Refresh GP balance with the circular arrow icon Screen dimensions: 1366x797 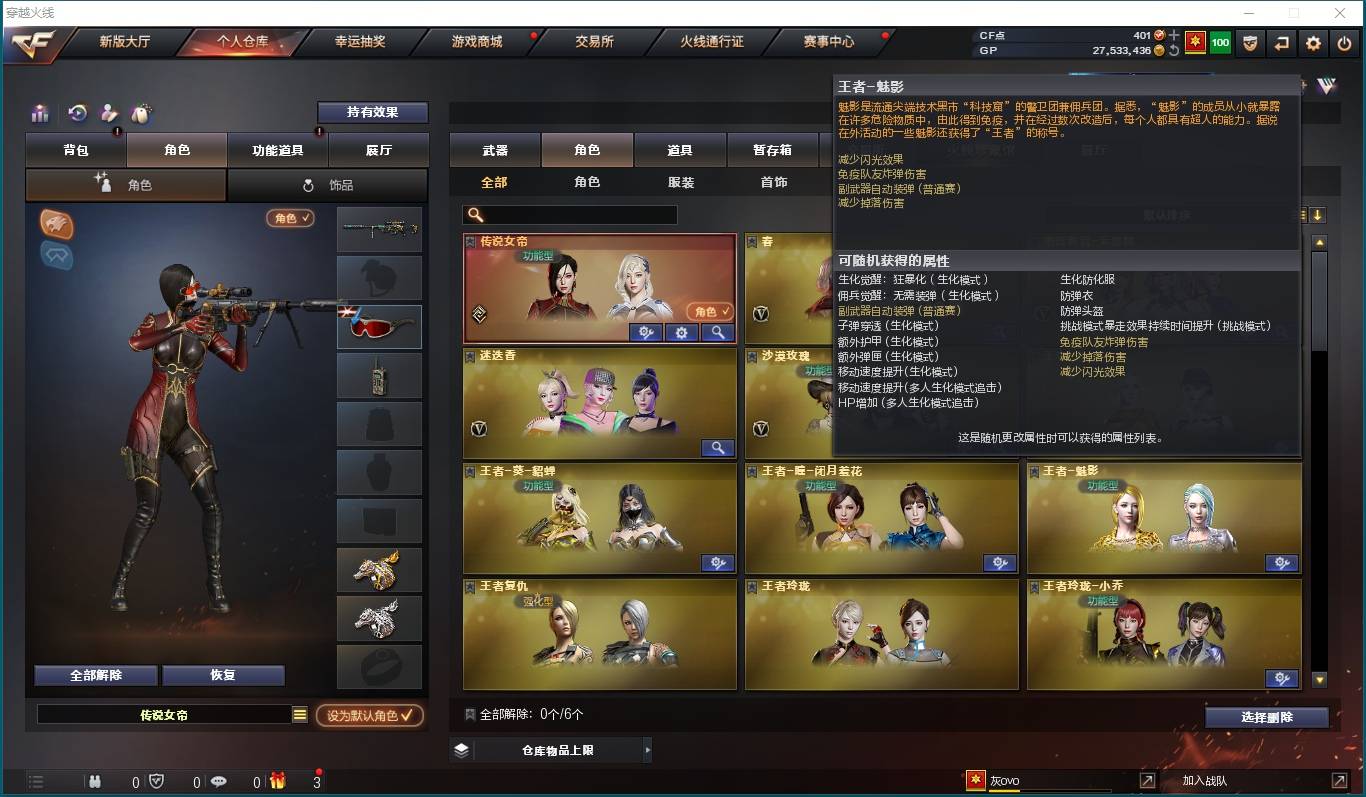[x=1174, y=49]
